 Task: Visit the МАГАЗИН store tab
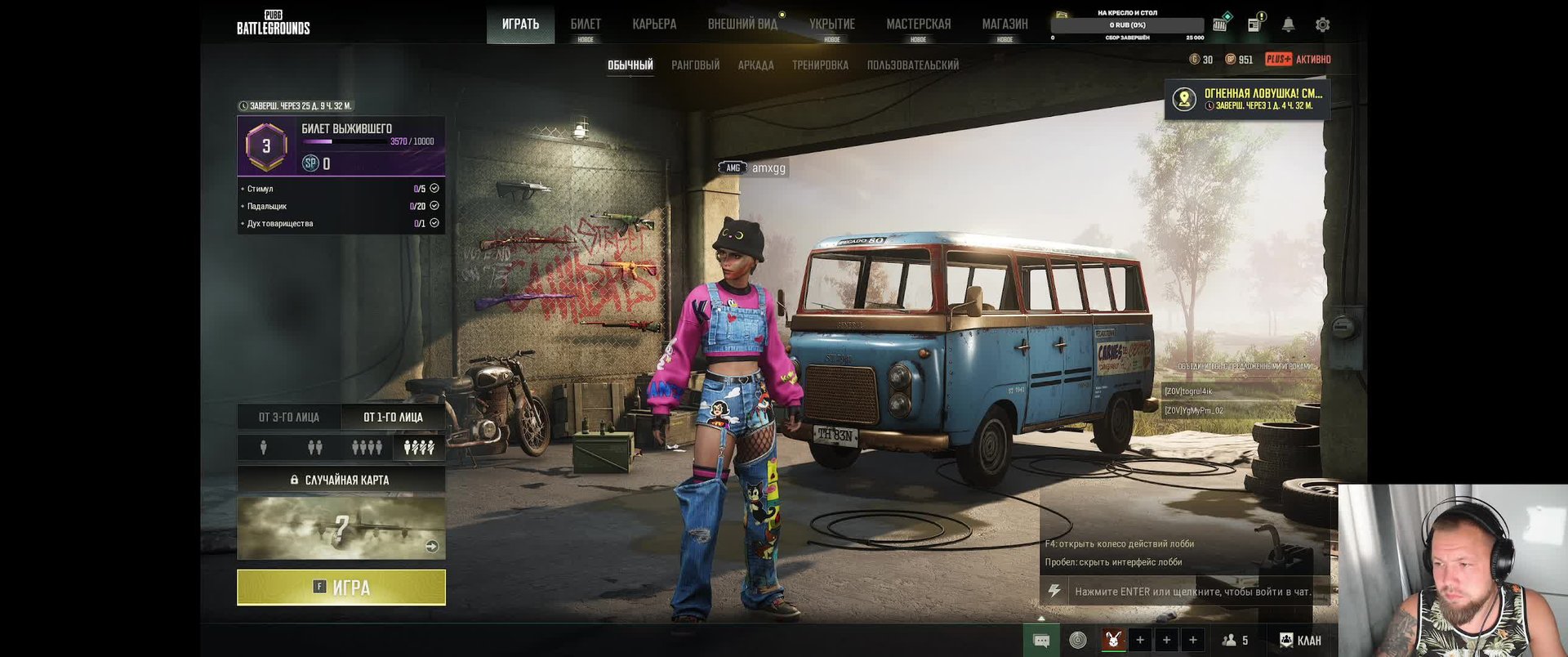click(x=1004, y=25)
